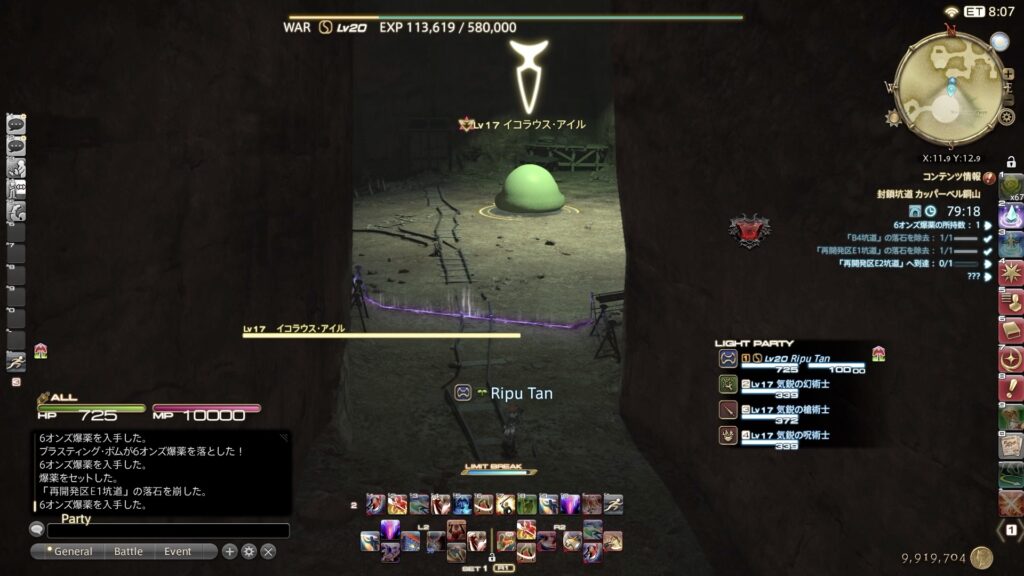Use the purple flame ability icon

[390, 530]
